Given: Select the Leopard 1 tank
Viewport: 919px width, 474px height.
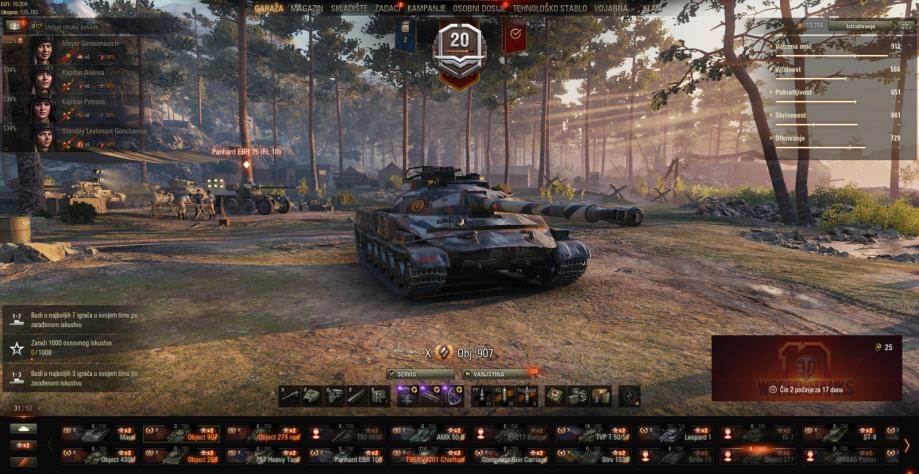Looking at the screenshot, I should point(680,434).
